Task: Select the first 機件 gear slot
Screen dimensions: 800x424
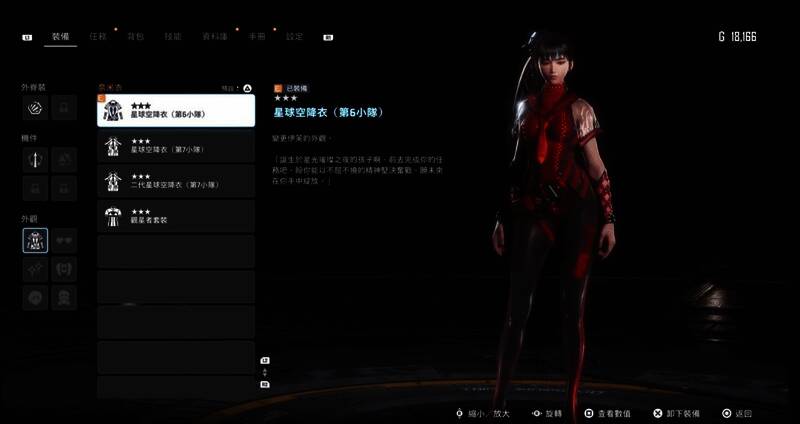Action: [x=35, y=158]
